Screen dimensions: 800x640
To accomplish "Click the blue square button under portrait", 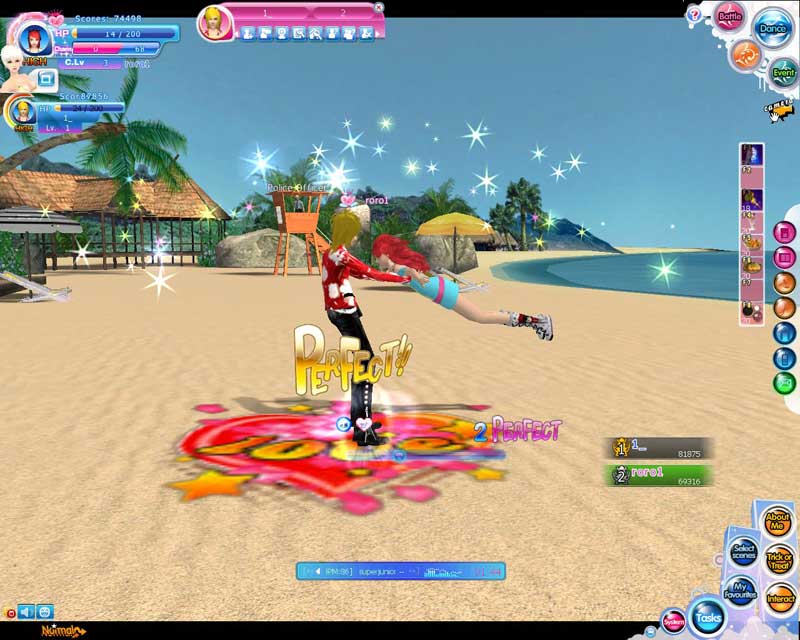I will 46,77.
